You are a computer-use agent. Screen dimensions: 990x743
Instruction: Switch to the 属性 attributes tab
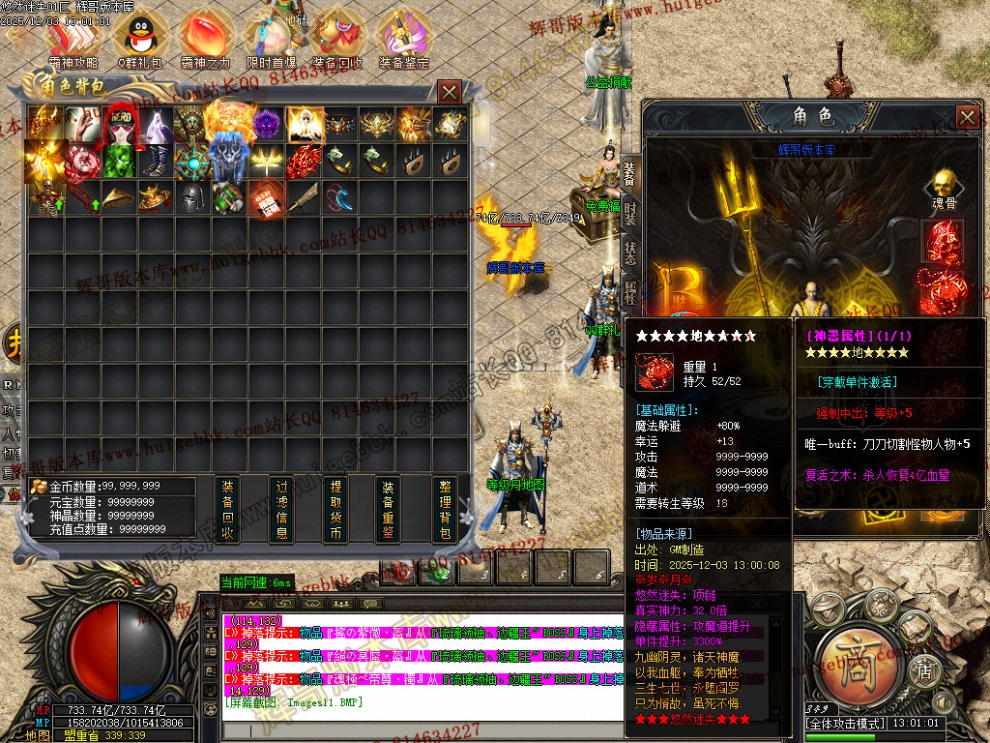[630, 293]
